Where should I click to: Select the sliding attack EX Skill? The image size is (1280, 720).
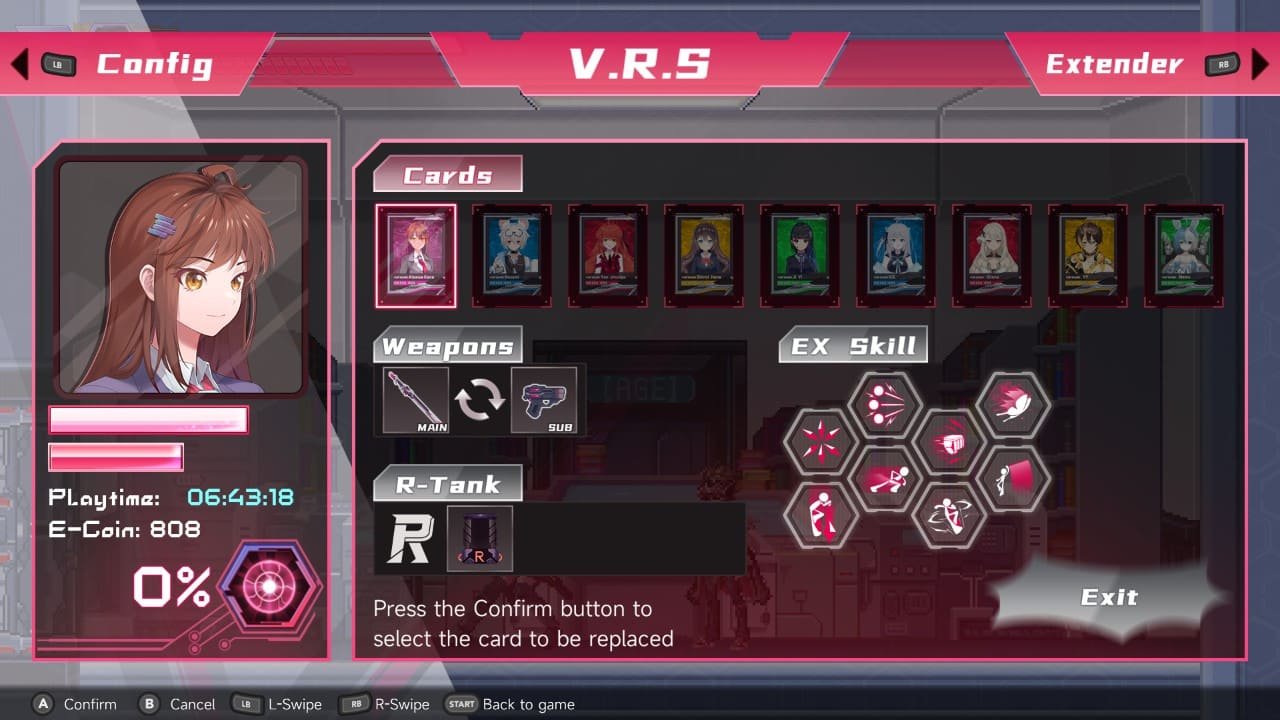[x=887, y=477]
